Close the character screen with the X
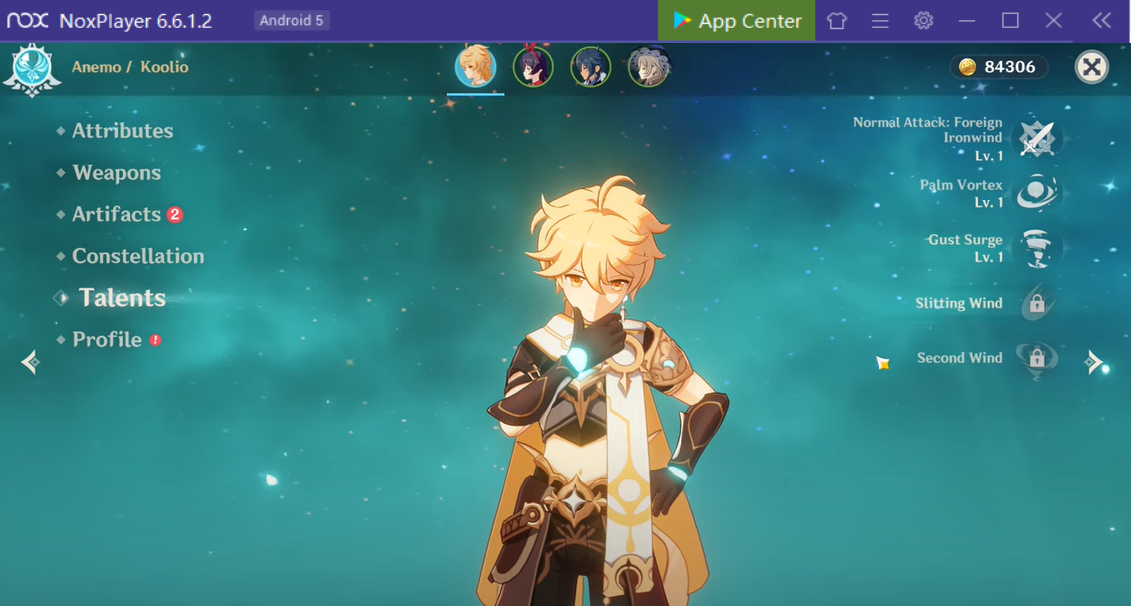This screenshot has height=606, width=1131. point(1091,67)
